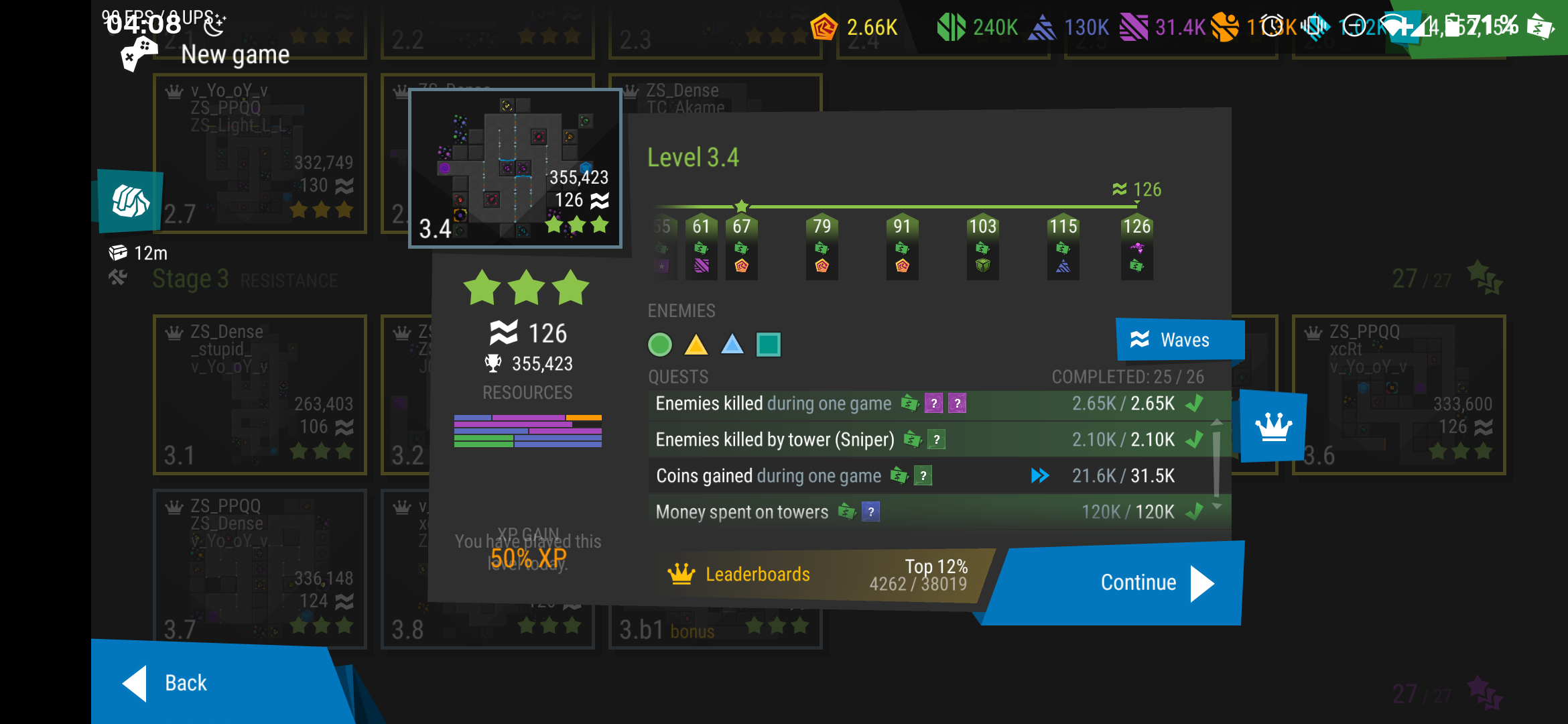The height and width of the screenshot is (724, 1568).
Task: Pick the level 3.6 tile
Action: (1398, 395)
